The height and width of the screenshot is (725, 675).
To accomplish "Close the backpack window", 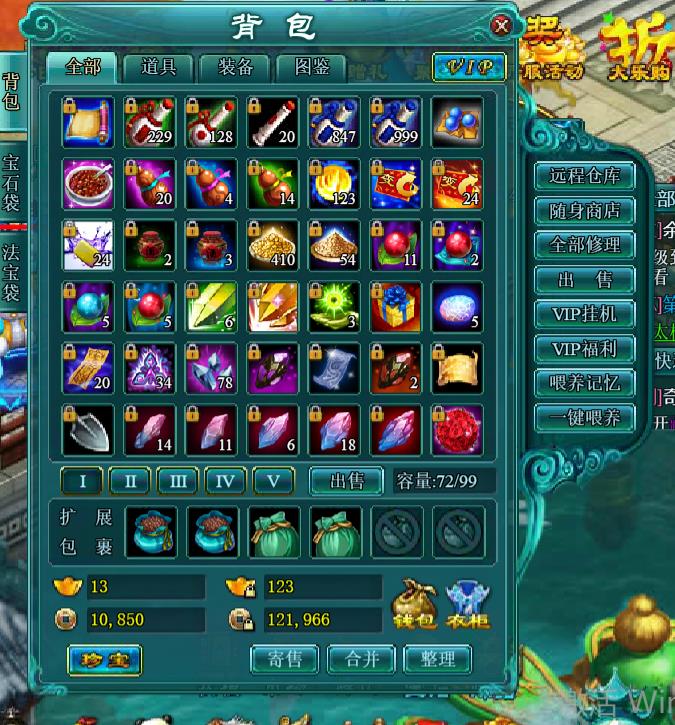I will pos(501,26).
